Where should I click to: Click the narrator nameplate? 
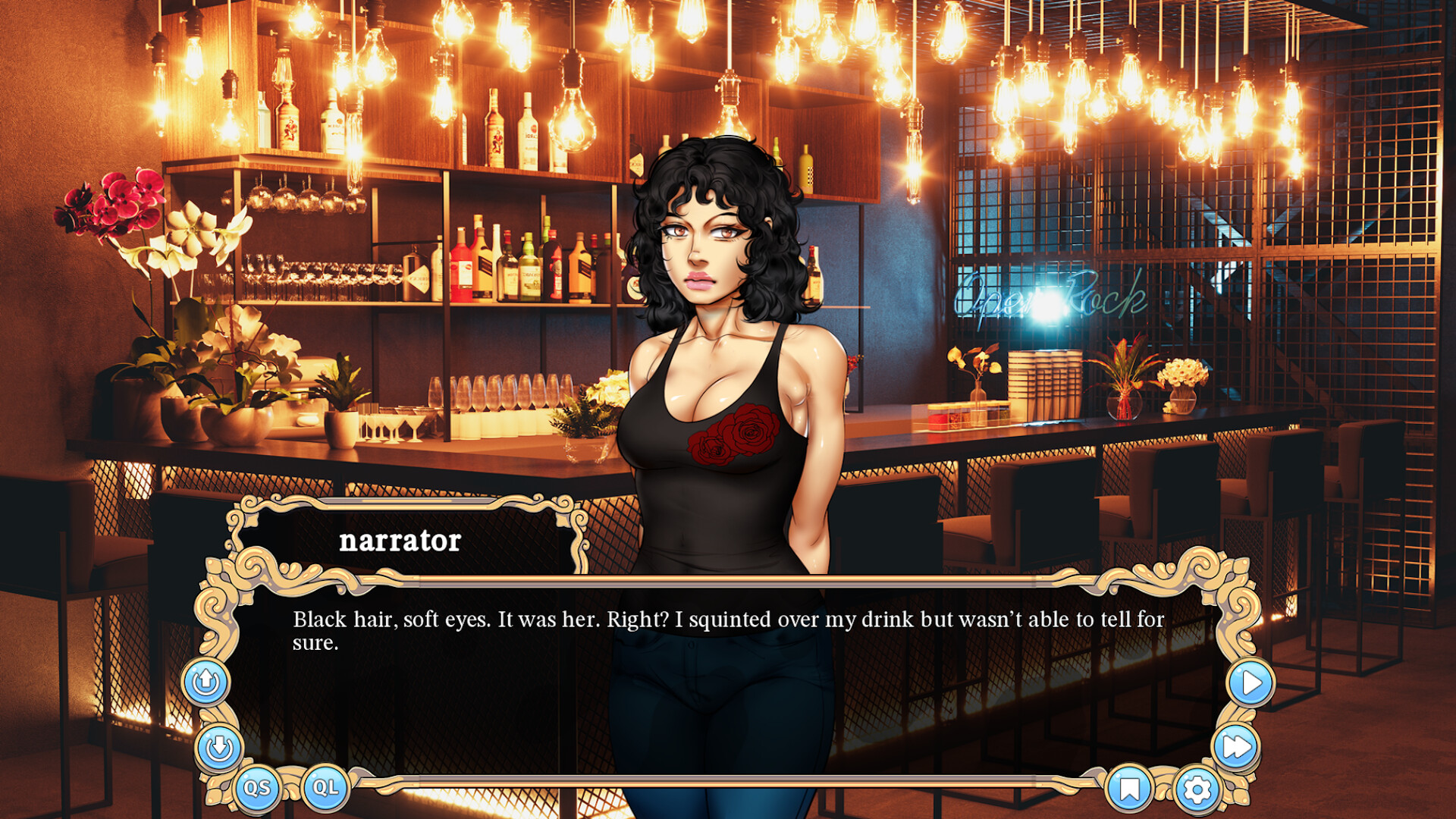pyautogui.click(x=400, y=541)
